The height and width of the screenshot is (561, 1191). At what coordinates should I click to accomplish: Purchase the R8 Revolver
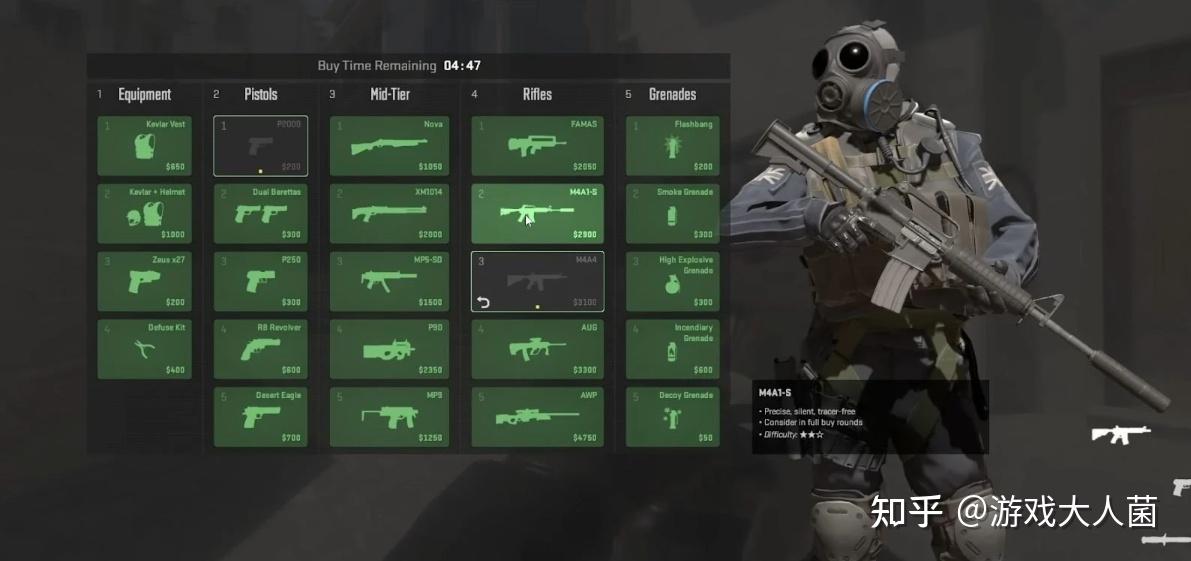[260, 349]
